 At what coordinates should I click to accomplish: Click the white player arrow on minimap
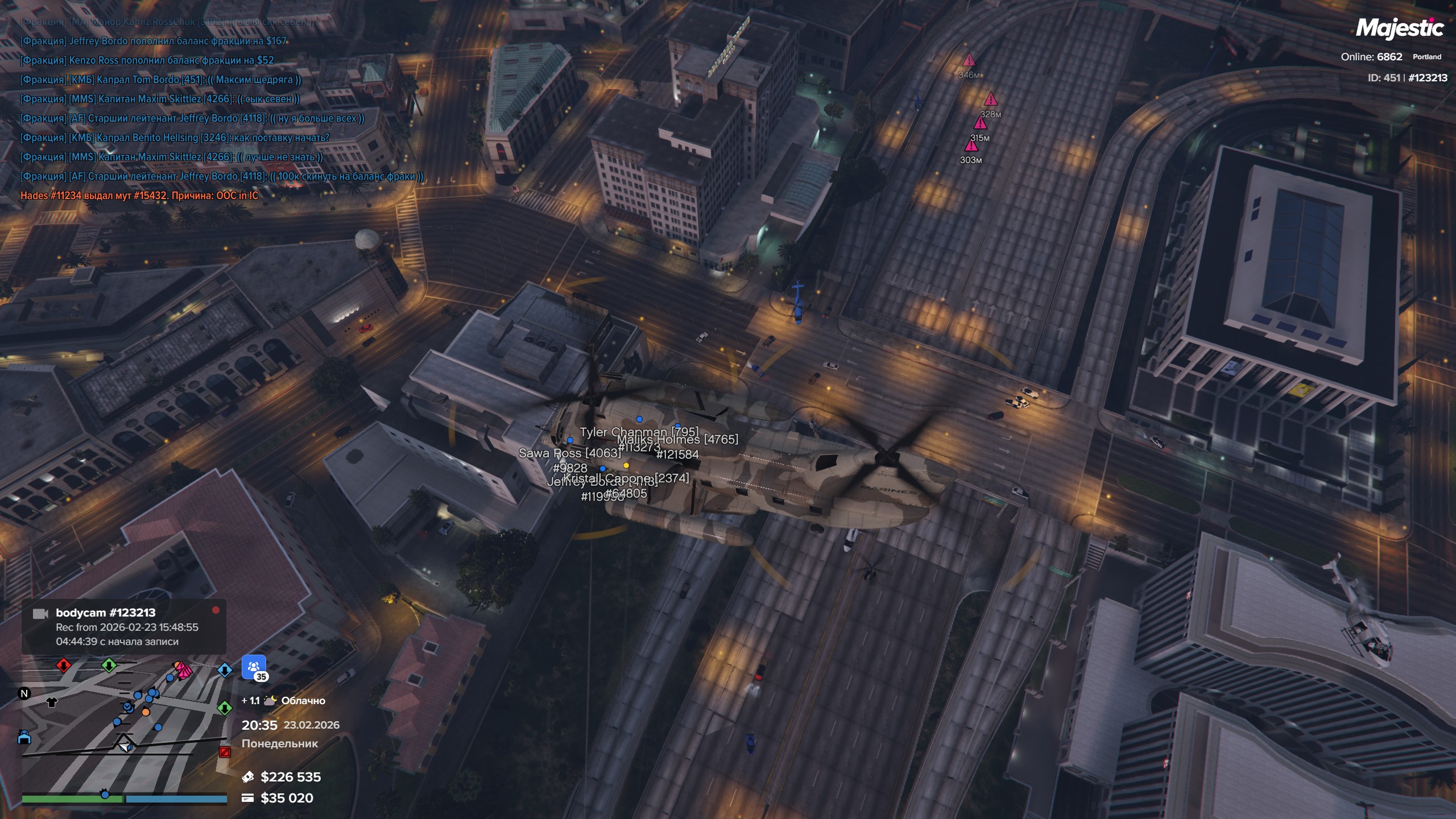125,745
